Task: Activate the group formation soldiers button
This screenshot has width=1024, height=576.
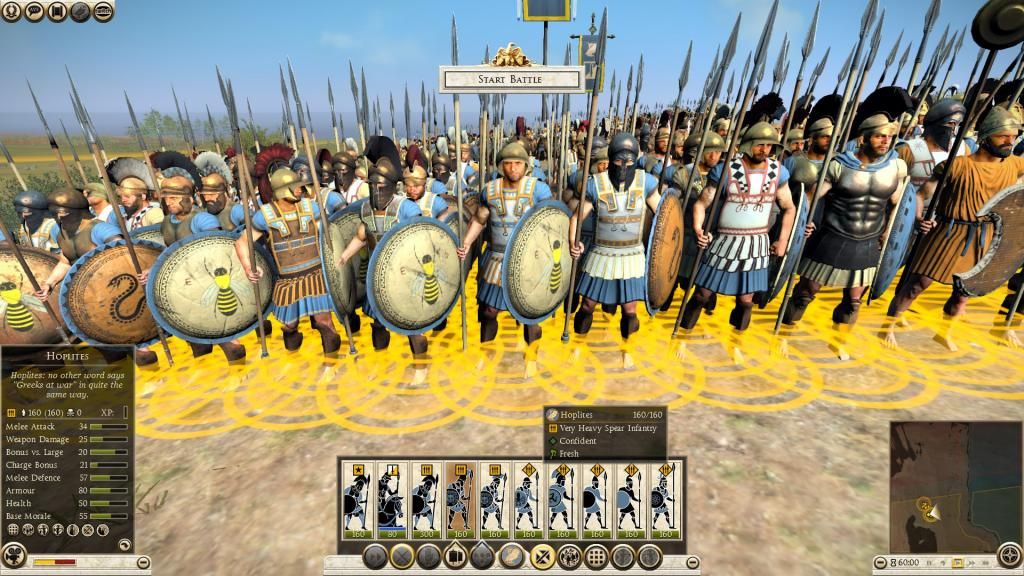Action: 569,556
